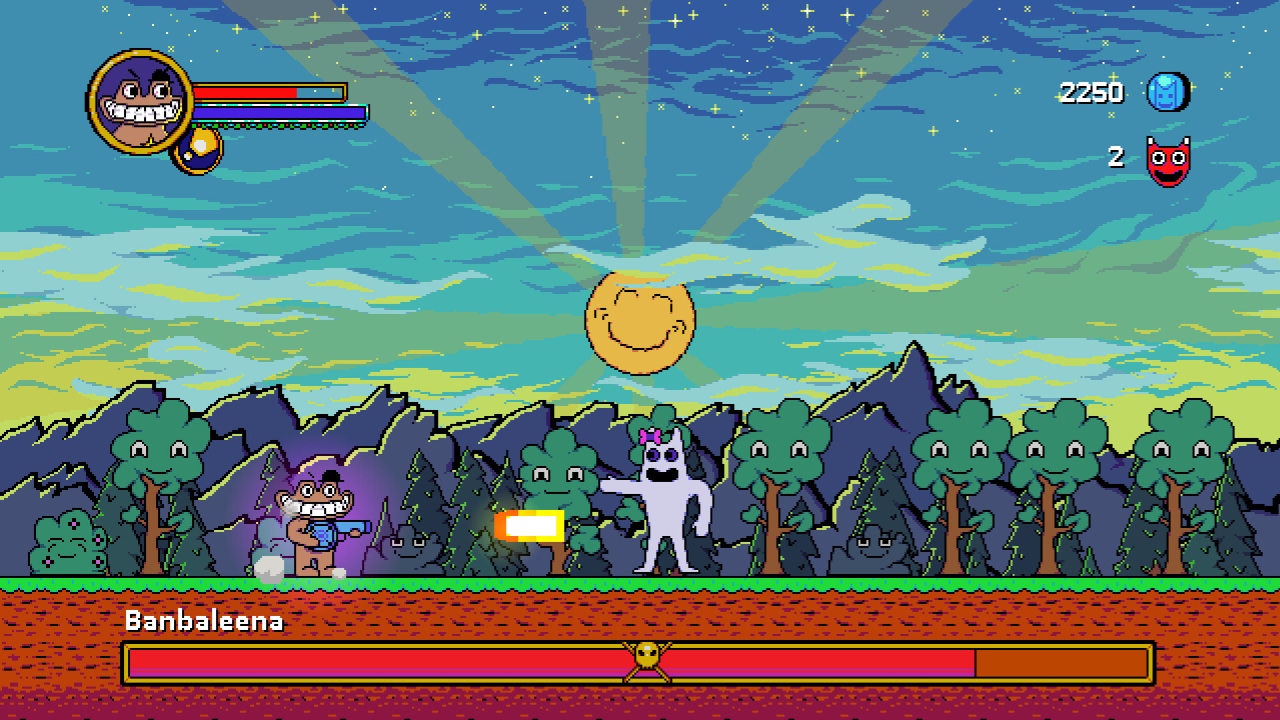This screenshot has width=1280, height=720.
Task: Click the smiling sun in the sky
Action: tap(640, 320)
